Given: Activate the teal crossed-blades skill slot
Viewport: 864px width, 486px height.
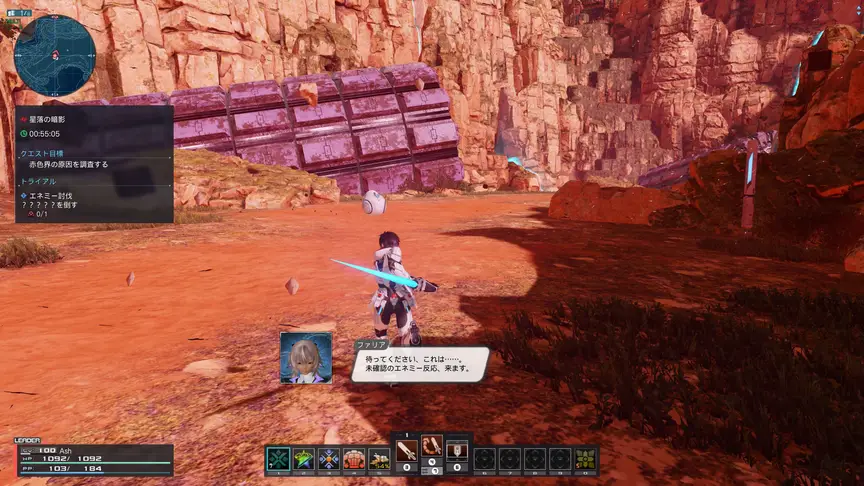Looking at the screenshot, I should [x=278, y=459].
